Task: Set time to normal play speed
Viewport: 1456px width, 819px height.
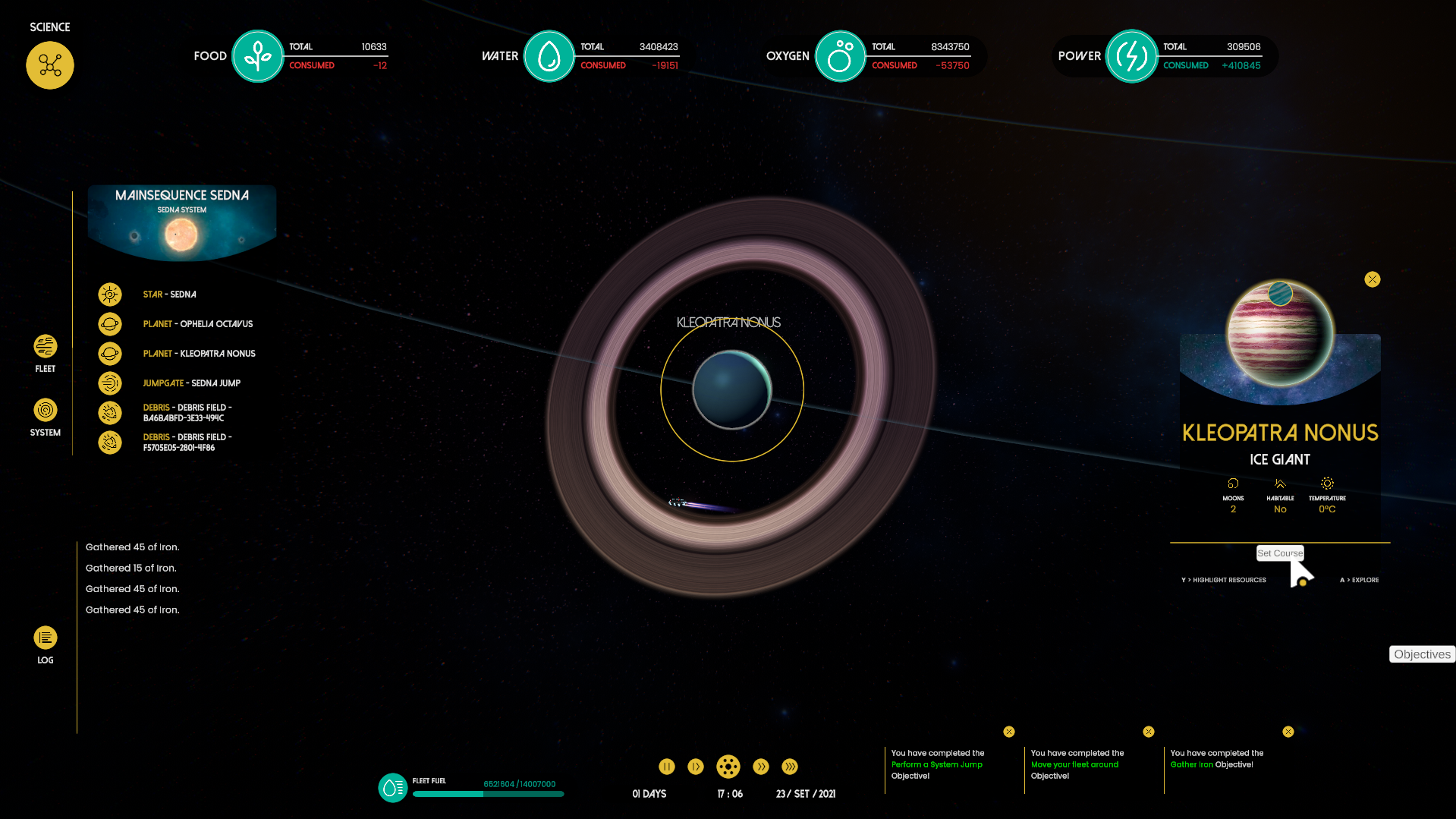Action: 696,767
